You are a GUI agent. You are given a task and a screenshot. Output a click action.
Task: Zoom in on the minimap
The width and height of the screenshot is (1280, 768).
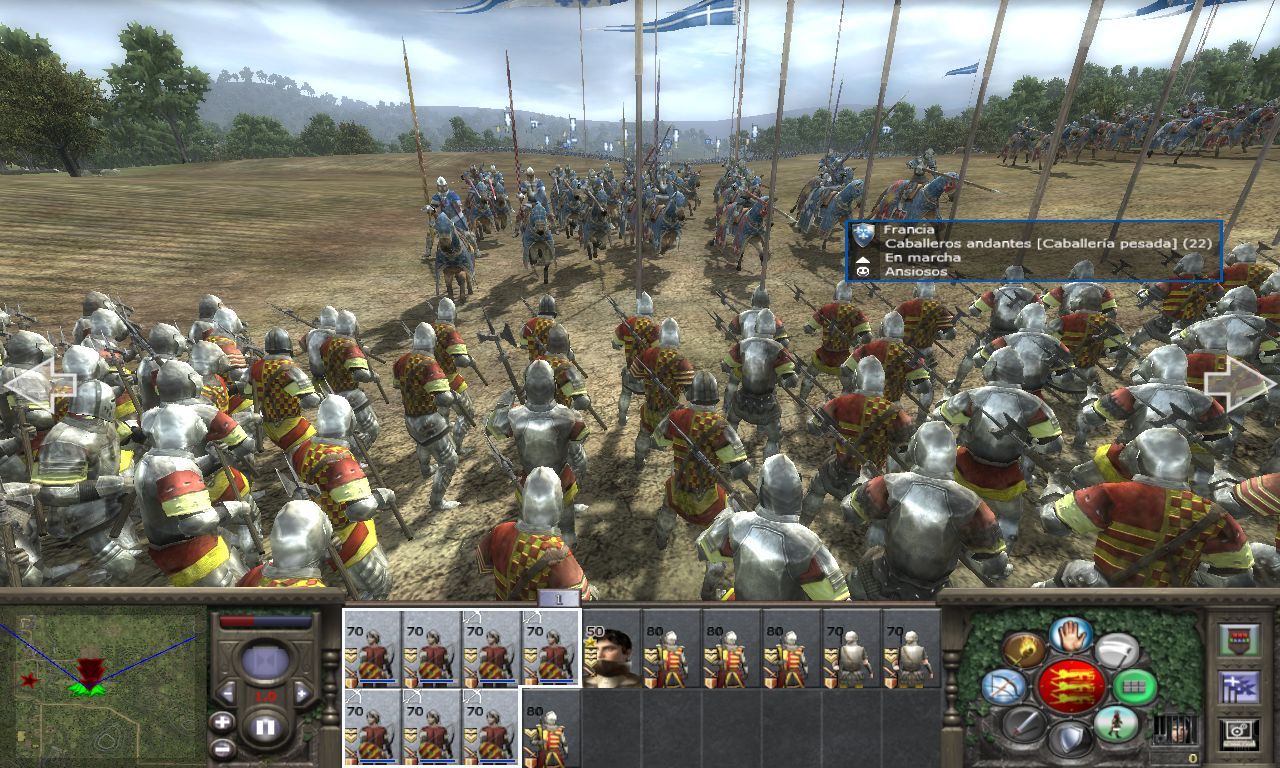(222, 722)
